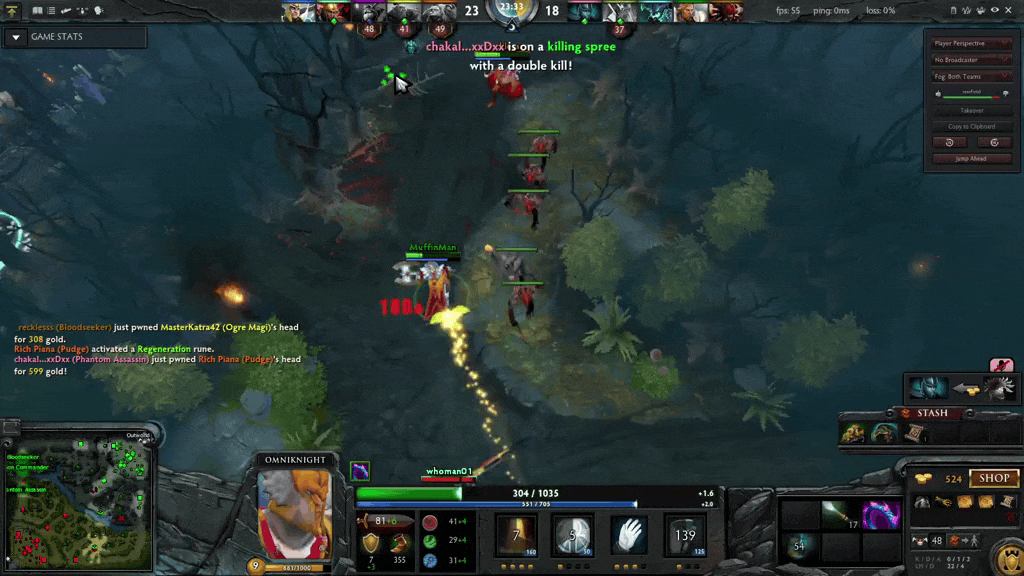Select the purple swirl item in inventory

coord(880,515)
